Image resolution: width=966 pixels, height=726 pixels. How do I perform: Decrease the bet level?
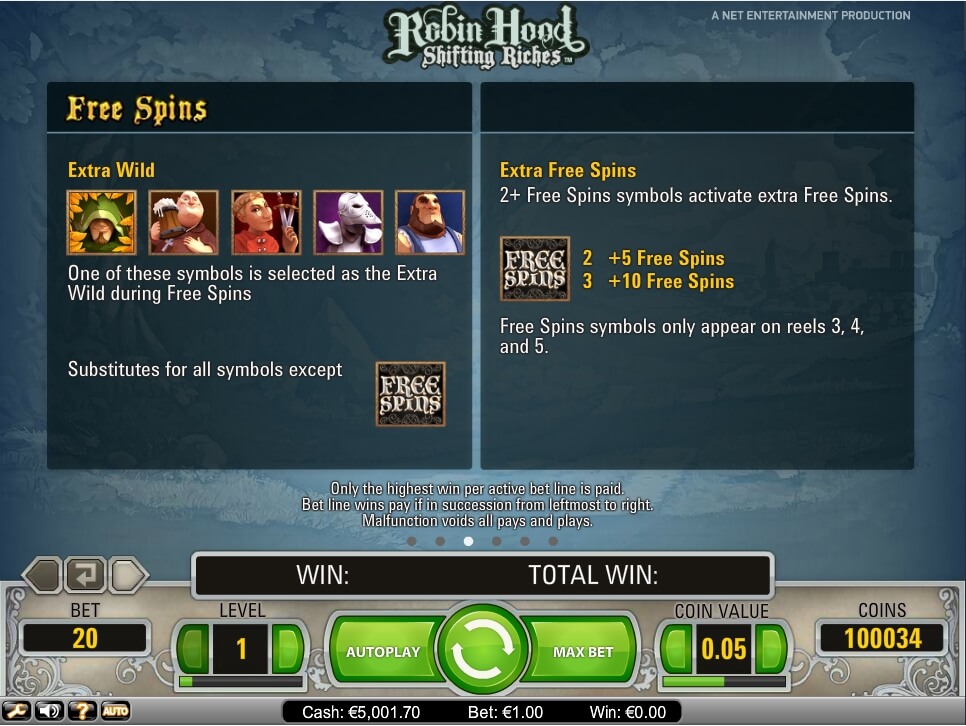pyautogui.click(x=194, y=650)
